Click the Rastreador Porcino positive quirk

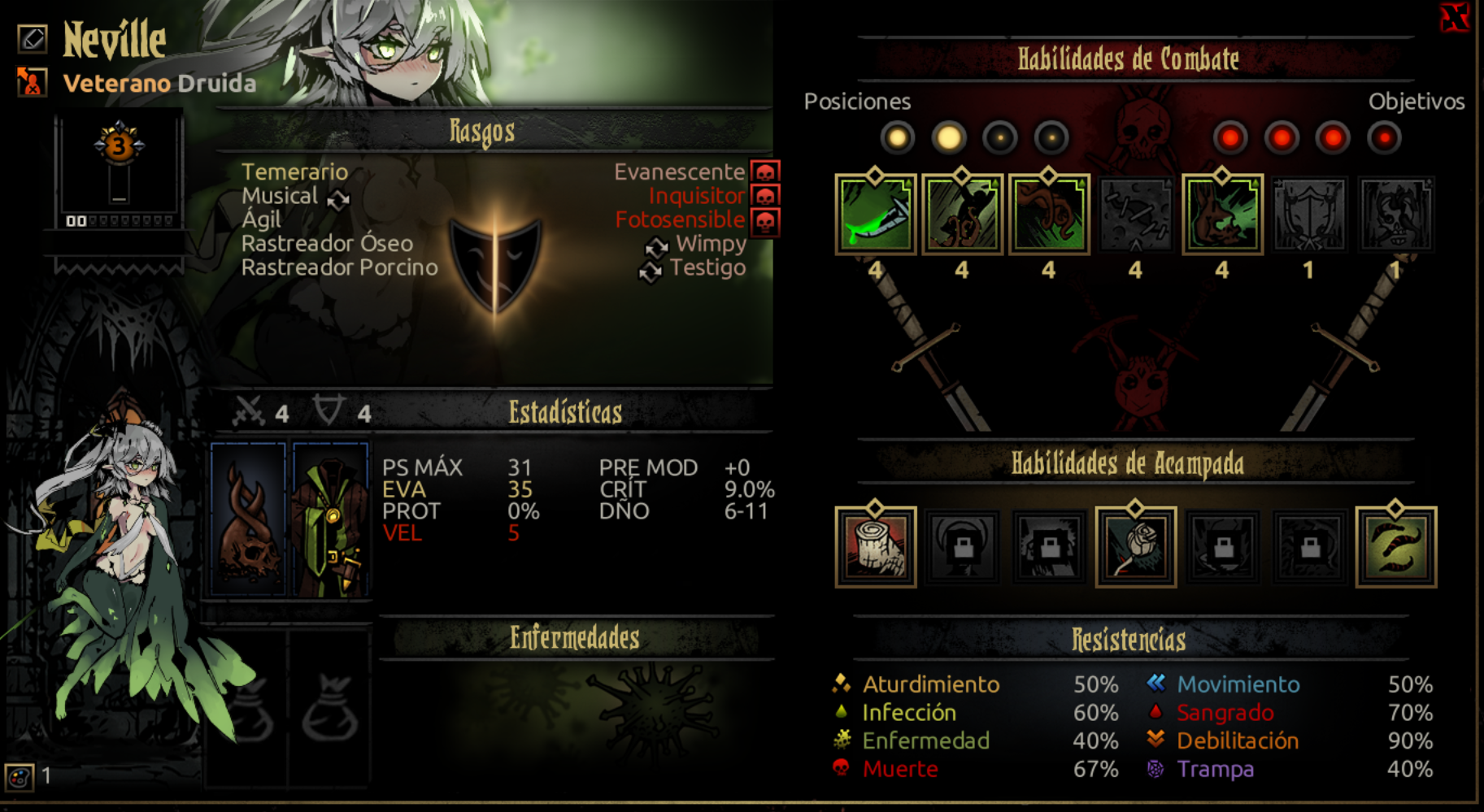click(339, 267)
